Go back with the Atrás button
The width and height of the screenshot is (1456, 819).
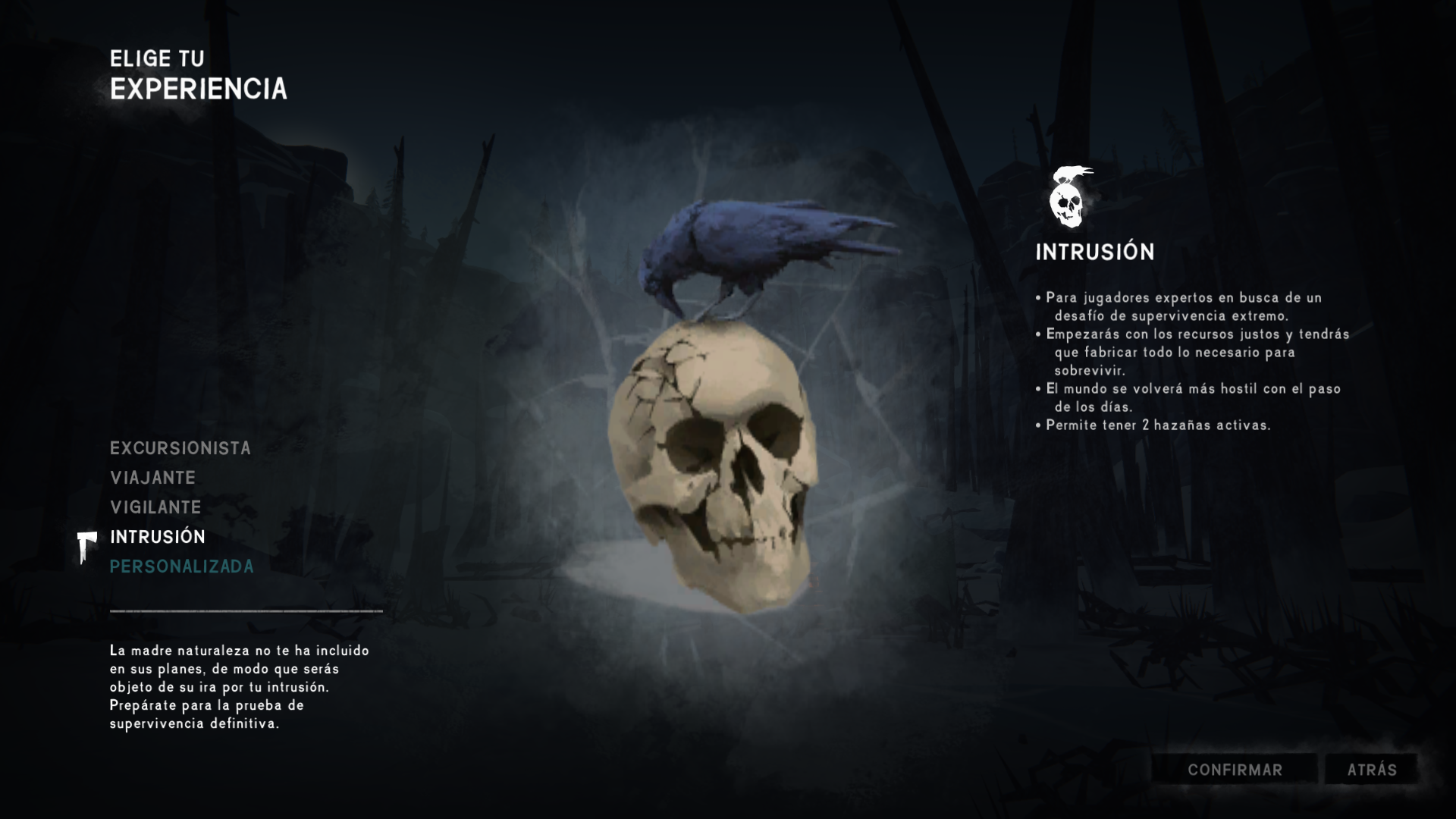click(x=1371, y=770)
